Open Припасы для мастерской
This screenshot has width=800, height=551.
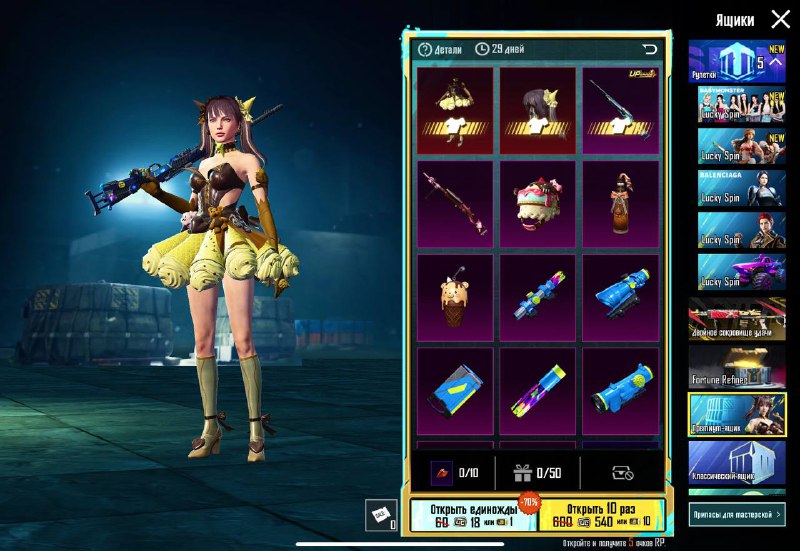point(737,514)
